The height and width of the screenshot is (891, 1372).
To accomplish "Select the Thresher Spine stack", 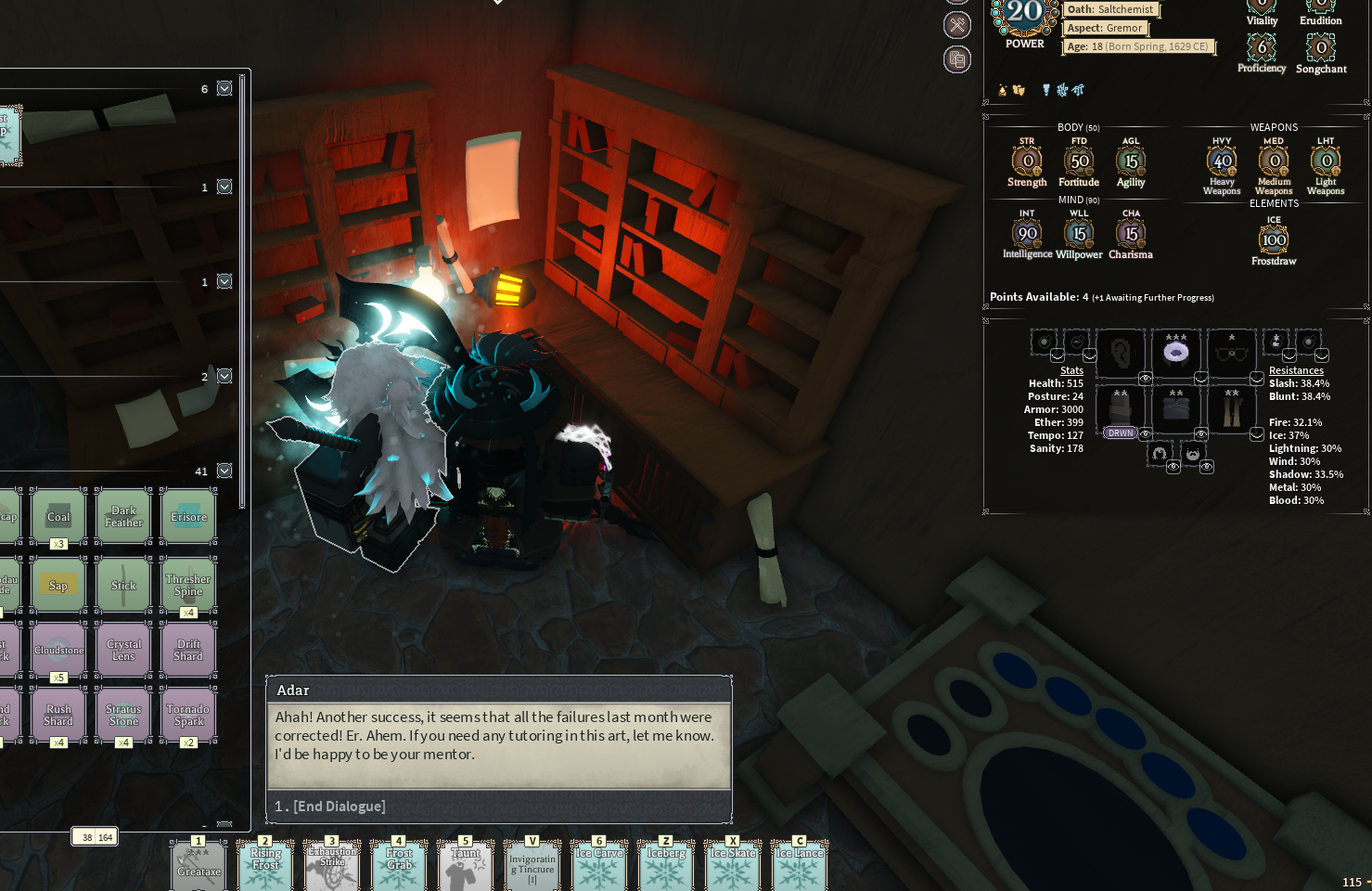I will 188,585.
